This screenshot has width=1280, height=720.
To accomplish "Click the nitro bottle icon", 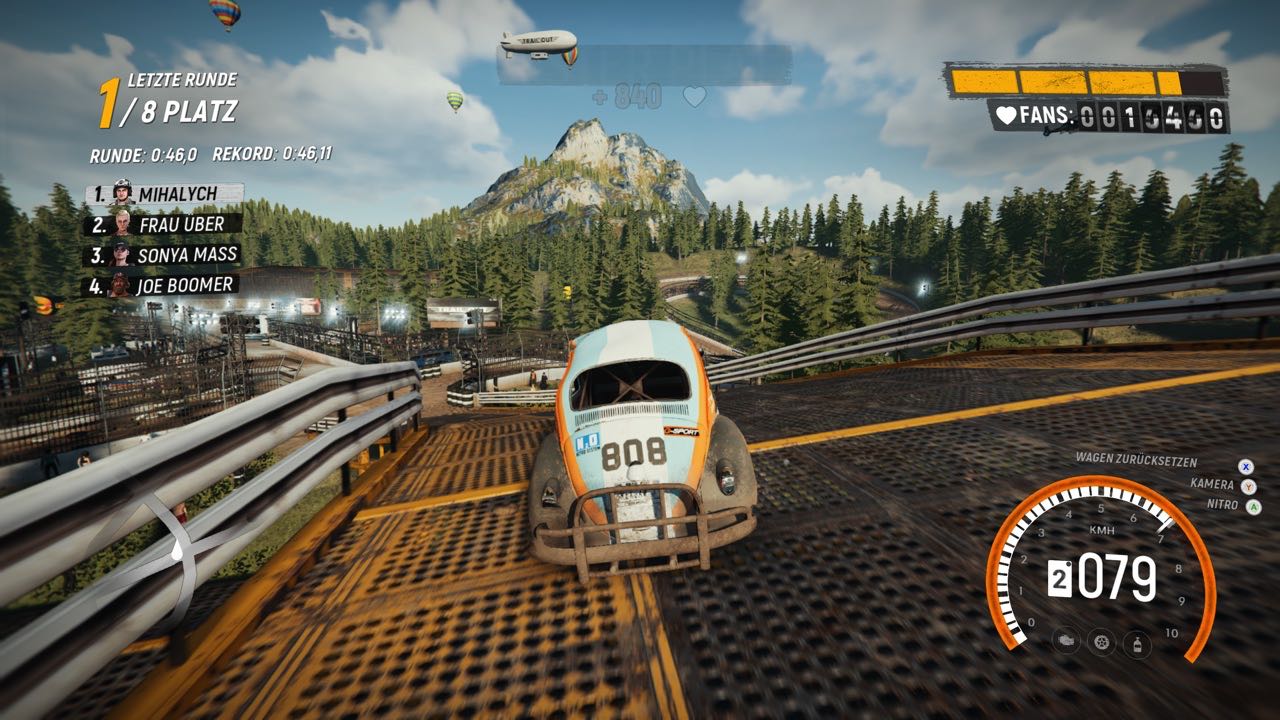I will [1137, 642].
